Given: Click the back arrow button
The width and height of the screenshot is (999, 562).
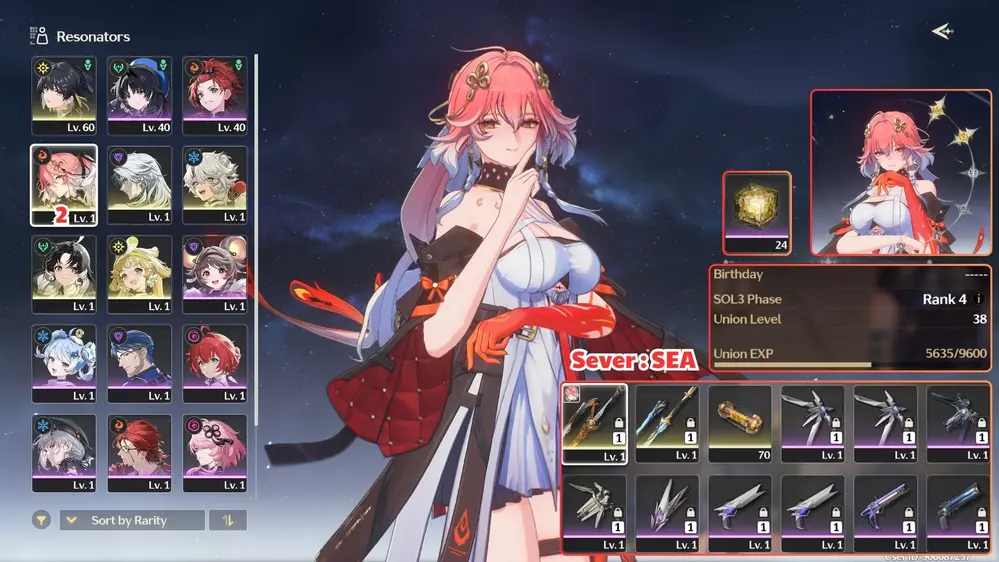Looking at the screenshot, I should pyautogui.click(x=941, y=32).
